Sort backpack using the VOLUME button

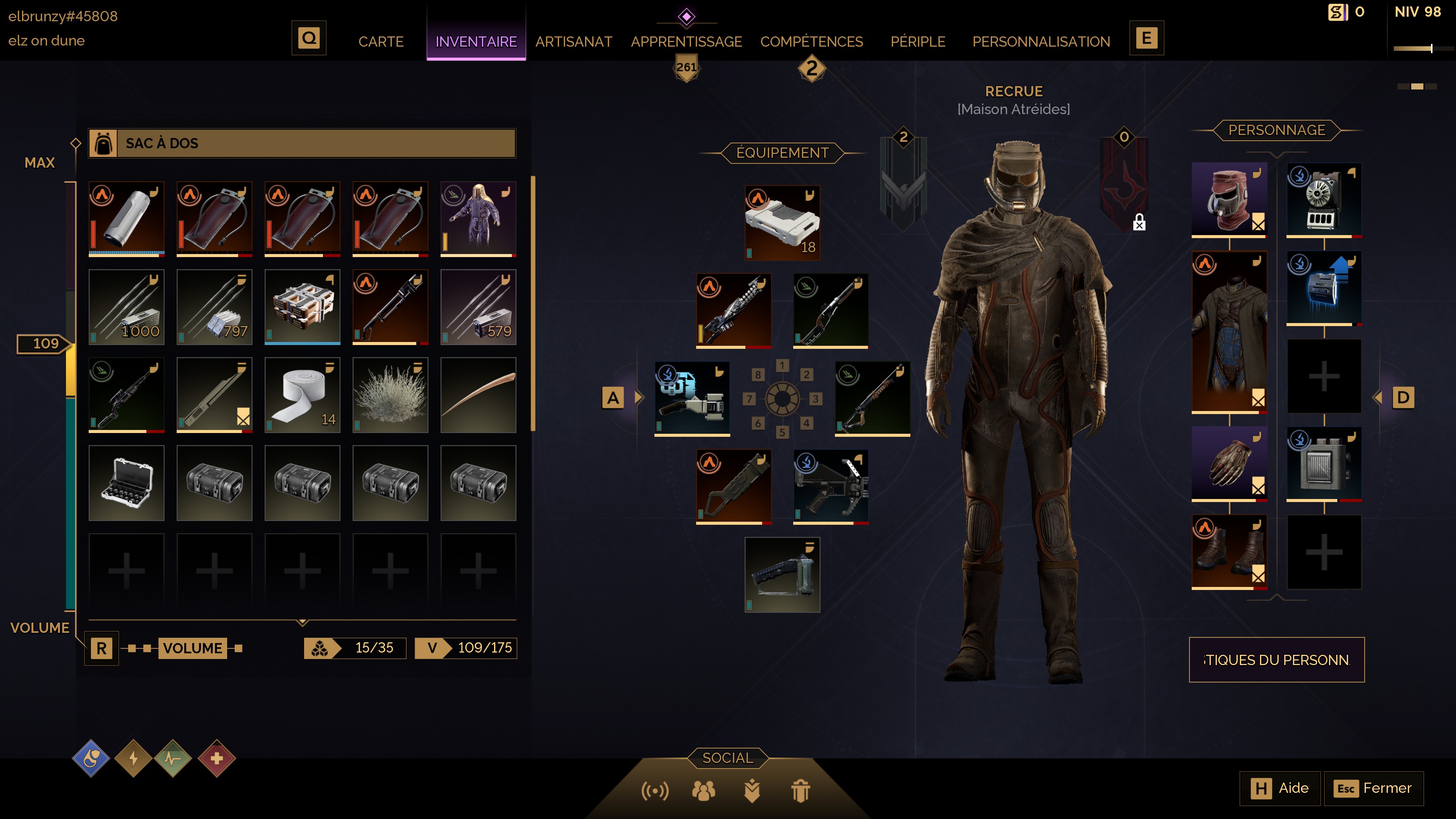pyautogui.click(x=192, y=648)
